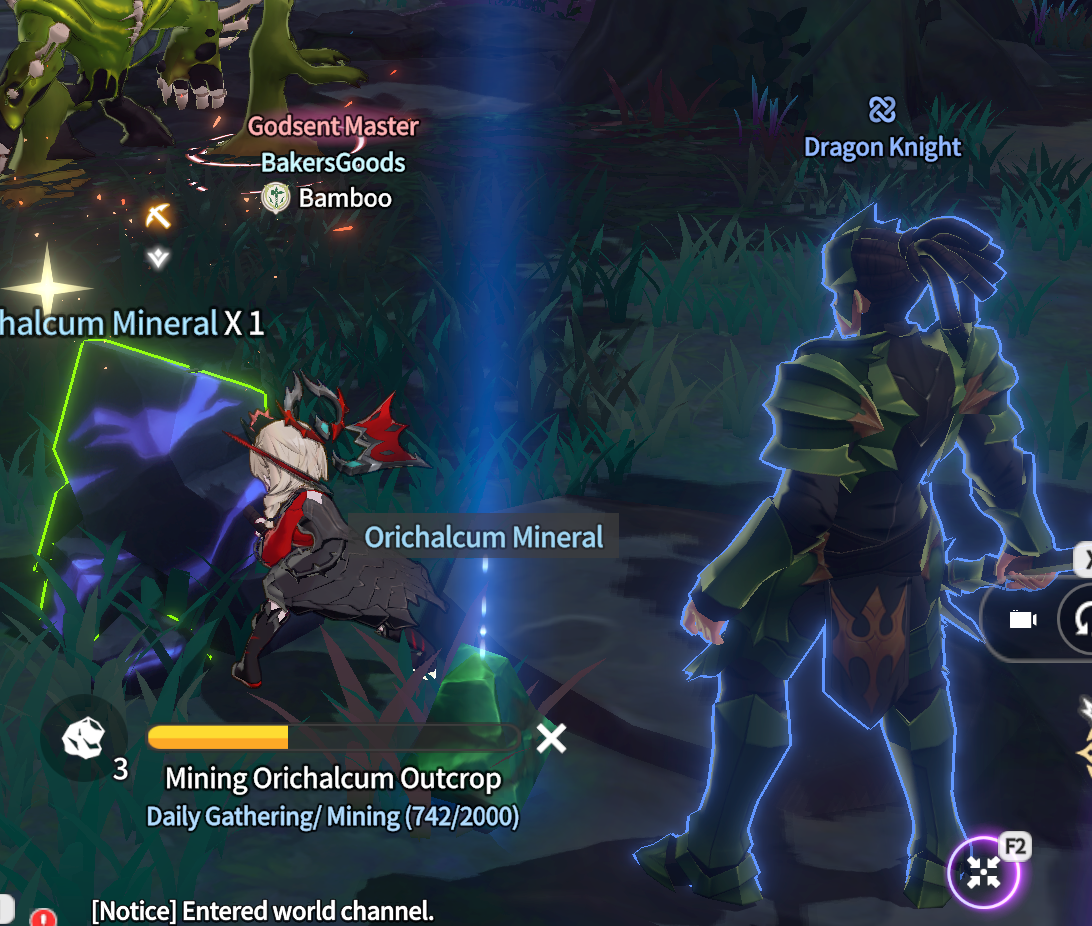Cancel mining with the white X button
The height and width of the screenshot is (926, 1092).
[551, 738]
